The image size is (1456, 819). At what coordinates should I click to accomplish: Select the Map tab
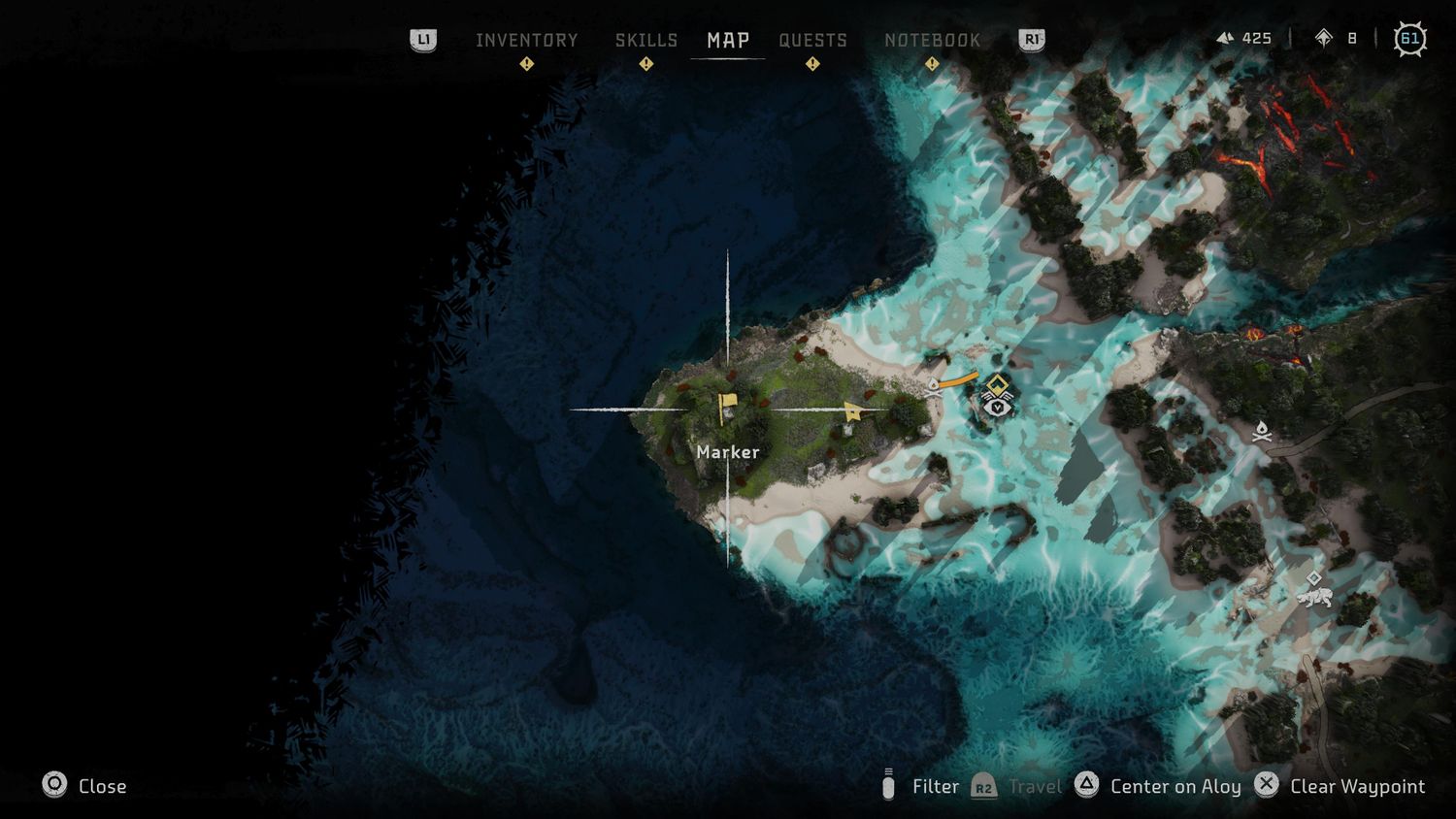click(728, 40)
